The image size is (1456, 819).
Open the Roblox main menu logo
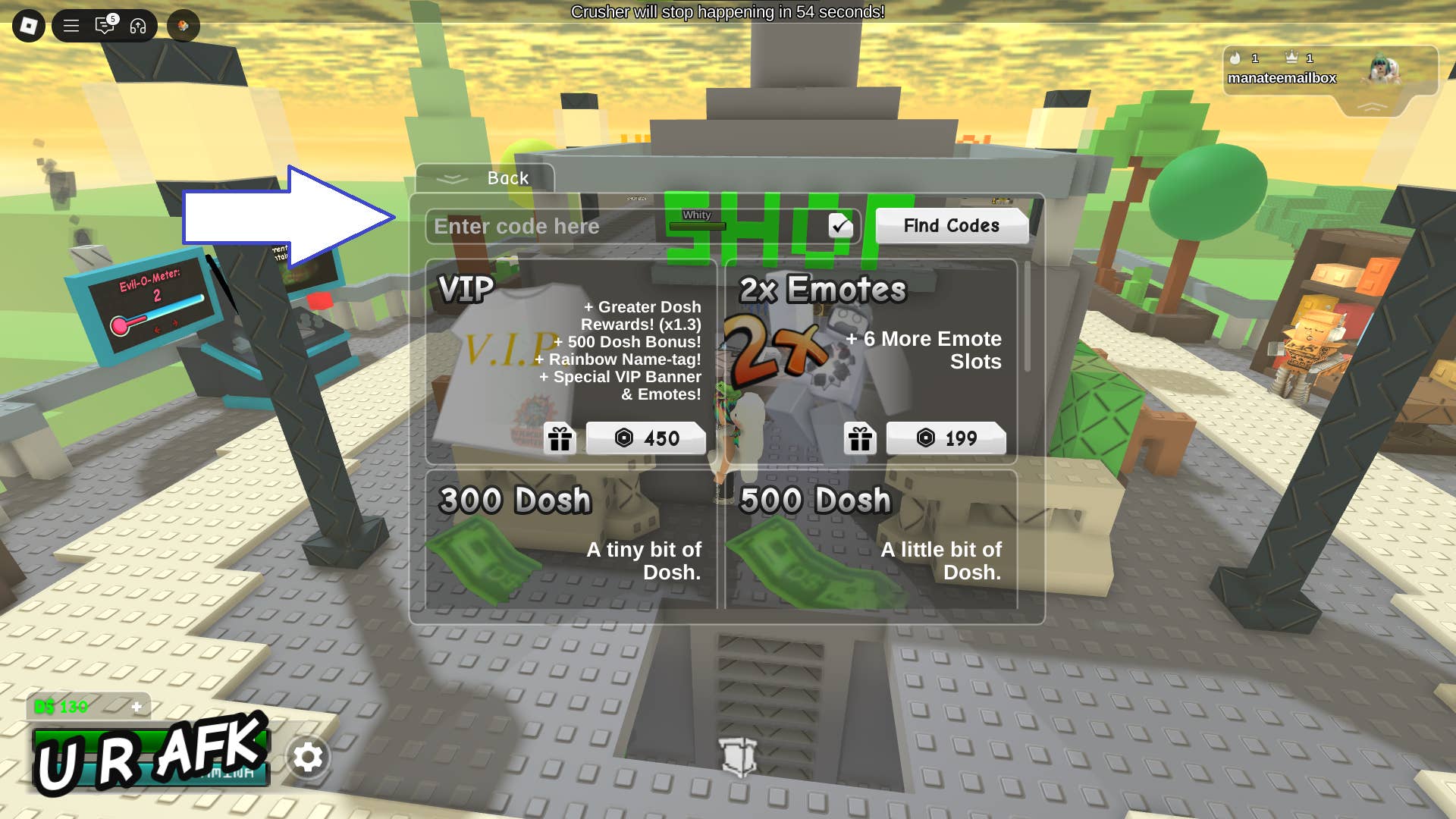pyautogui.click(x=29, y=26)
